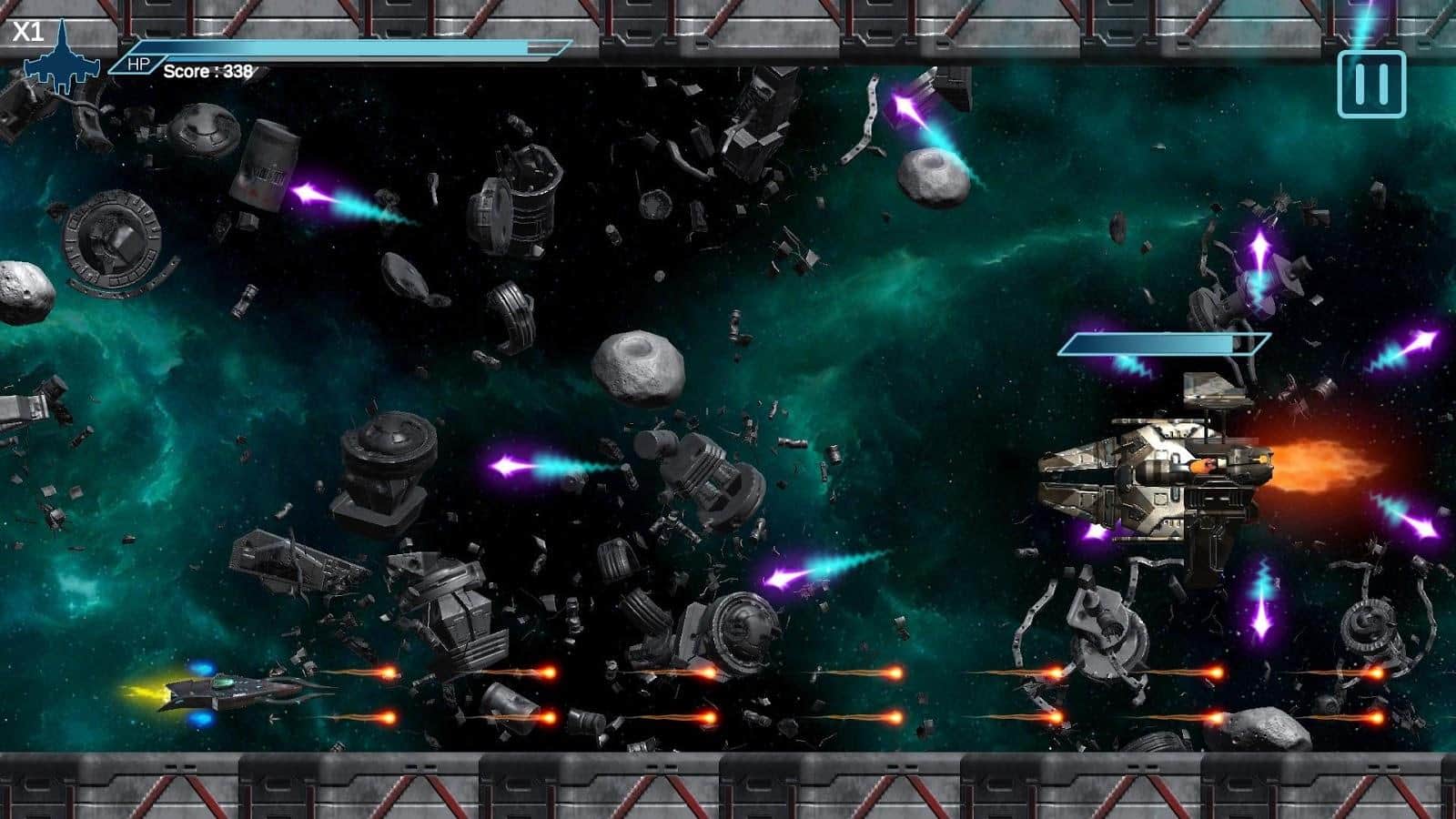
Task: Select the Score display showing 338
Action: pos(205,71)
